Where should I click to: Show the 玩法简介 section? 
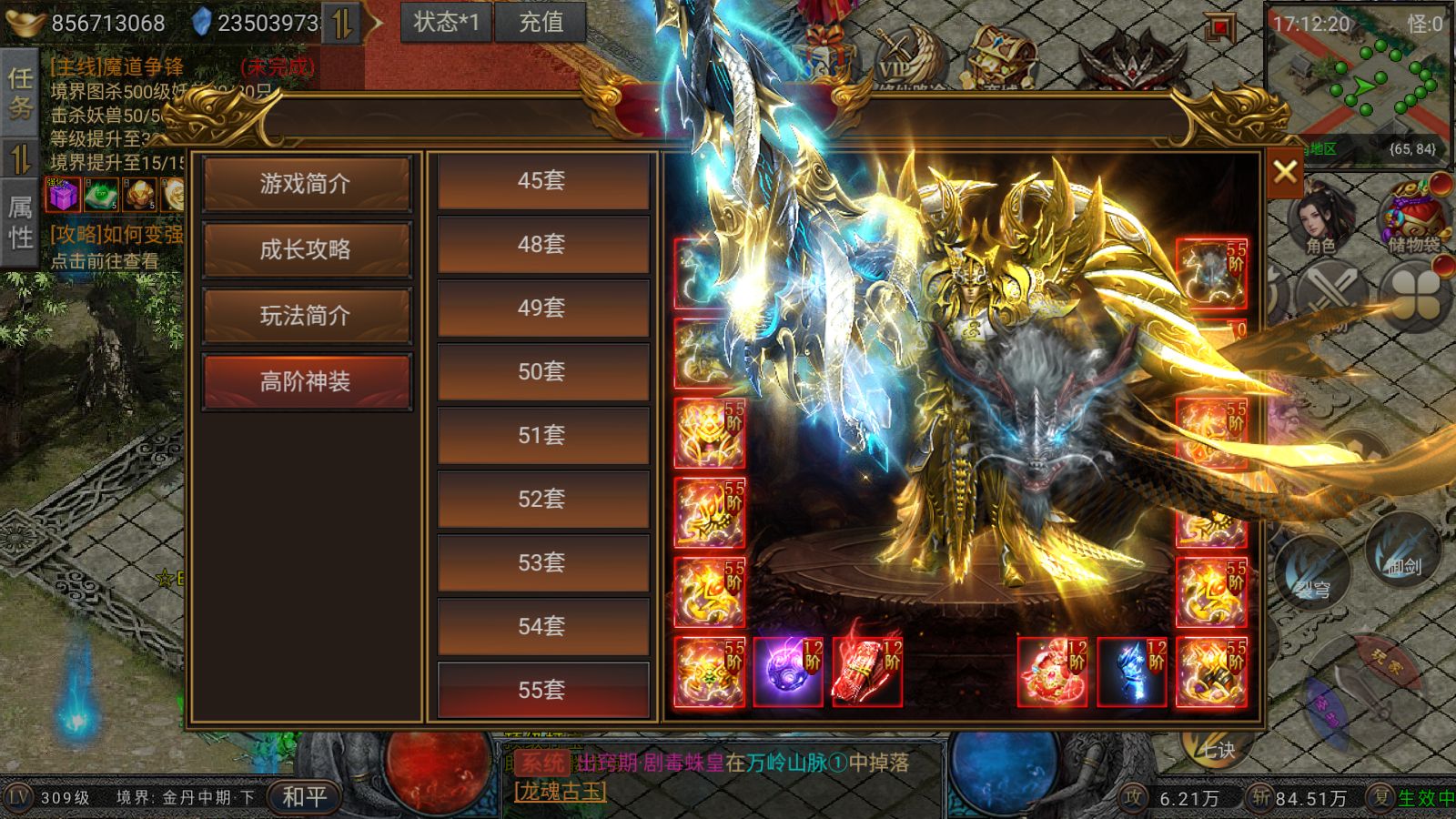pos(306,316)
